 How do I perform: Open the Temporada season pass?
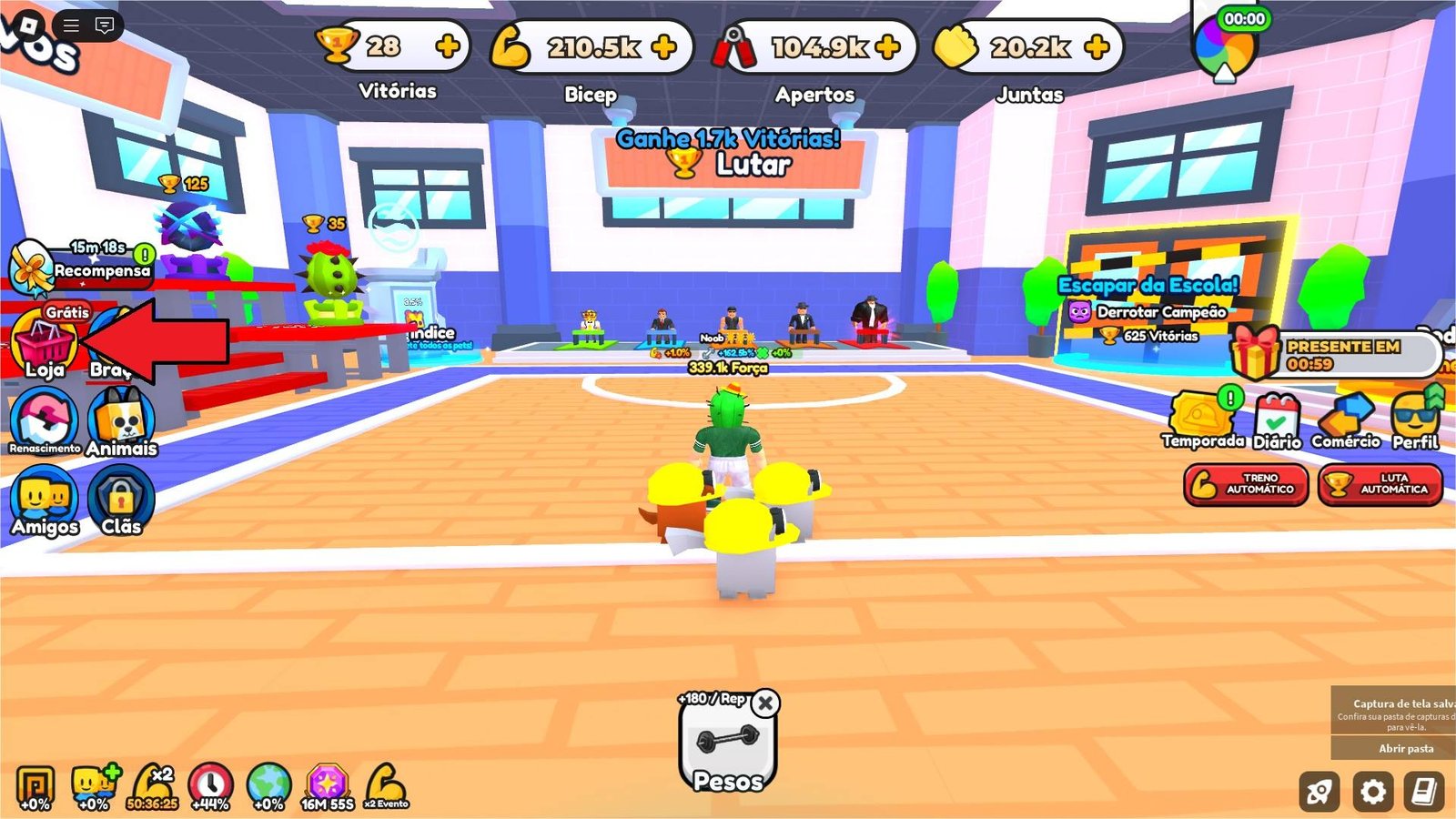point(1201,419)
